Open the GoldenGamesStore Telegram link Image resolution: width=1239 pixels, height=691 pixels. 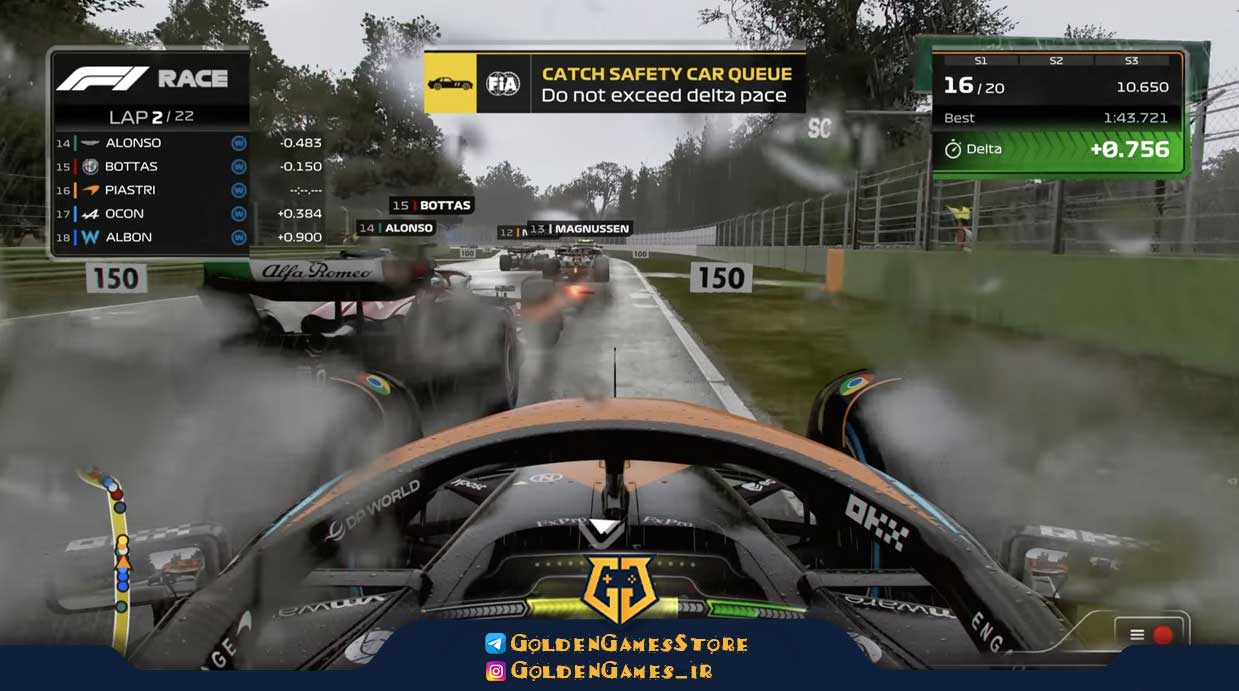click(x=617, y=644)
